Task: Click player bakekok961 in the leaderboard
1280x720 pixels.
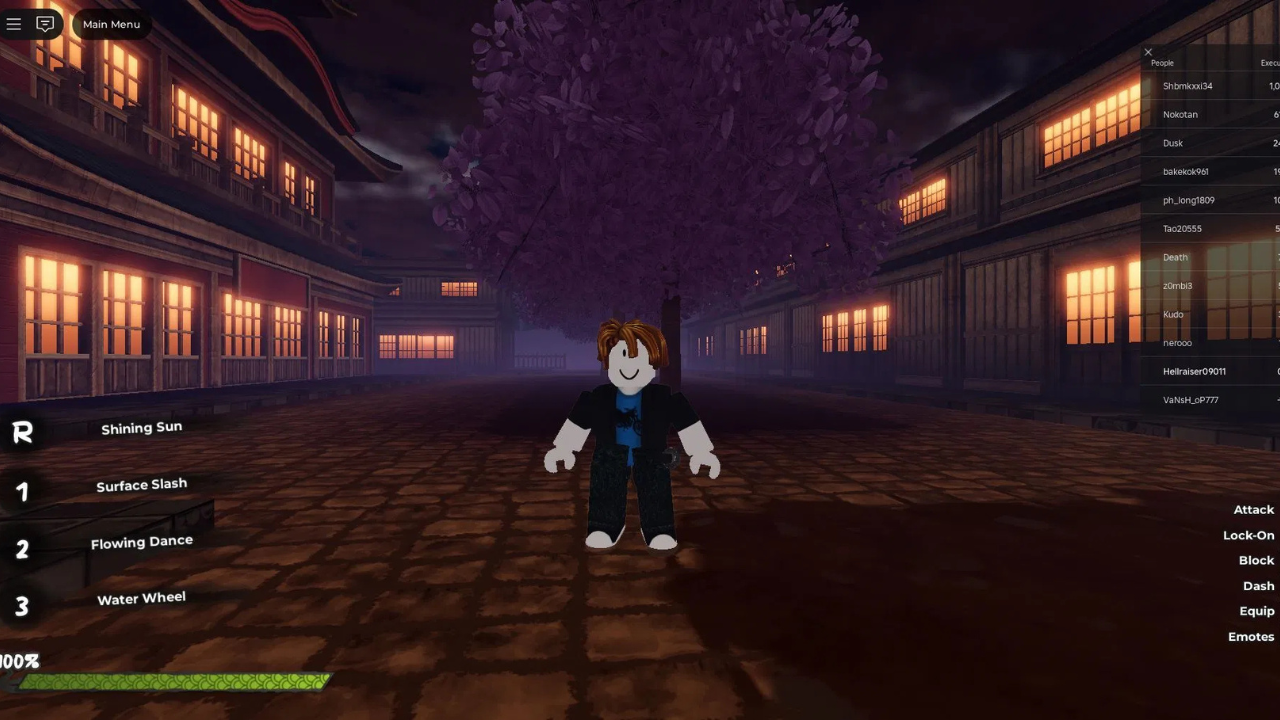Action: coord(1185,172)
